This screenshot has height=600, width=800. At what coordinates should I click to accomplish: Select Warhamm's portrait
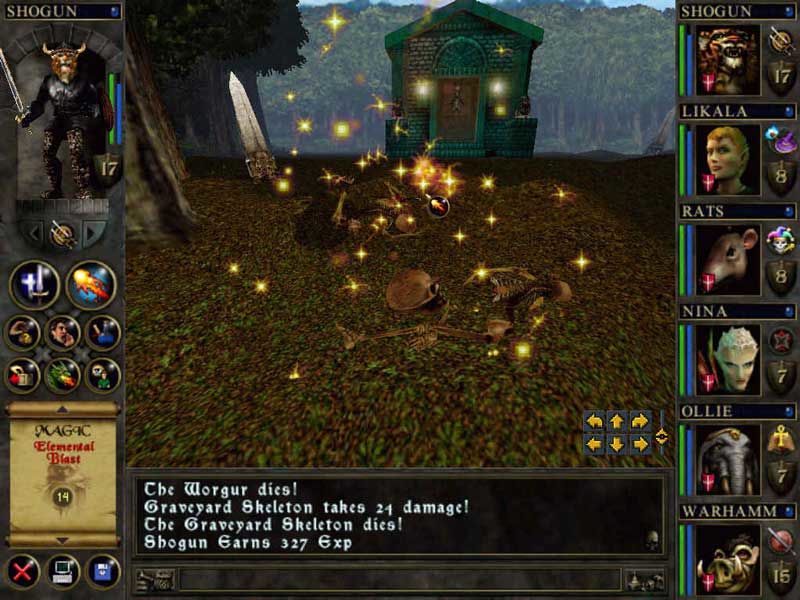coord(728,559)
